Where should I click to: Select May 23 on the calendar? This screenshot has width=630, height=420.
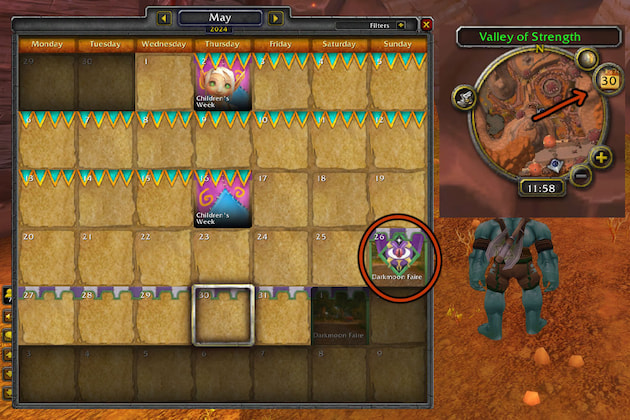(222, 257)
